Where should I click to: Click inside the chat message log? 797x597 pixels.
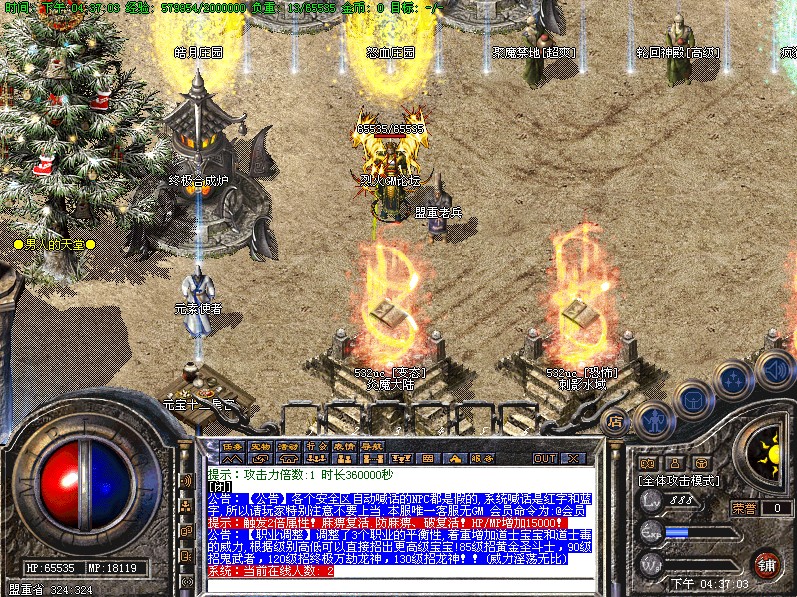point(400,520)
